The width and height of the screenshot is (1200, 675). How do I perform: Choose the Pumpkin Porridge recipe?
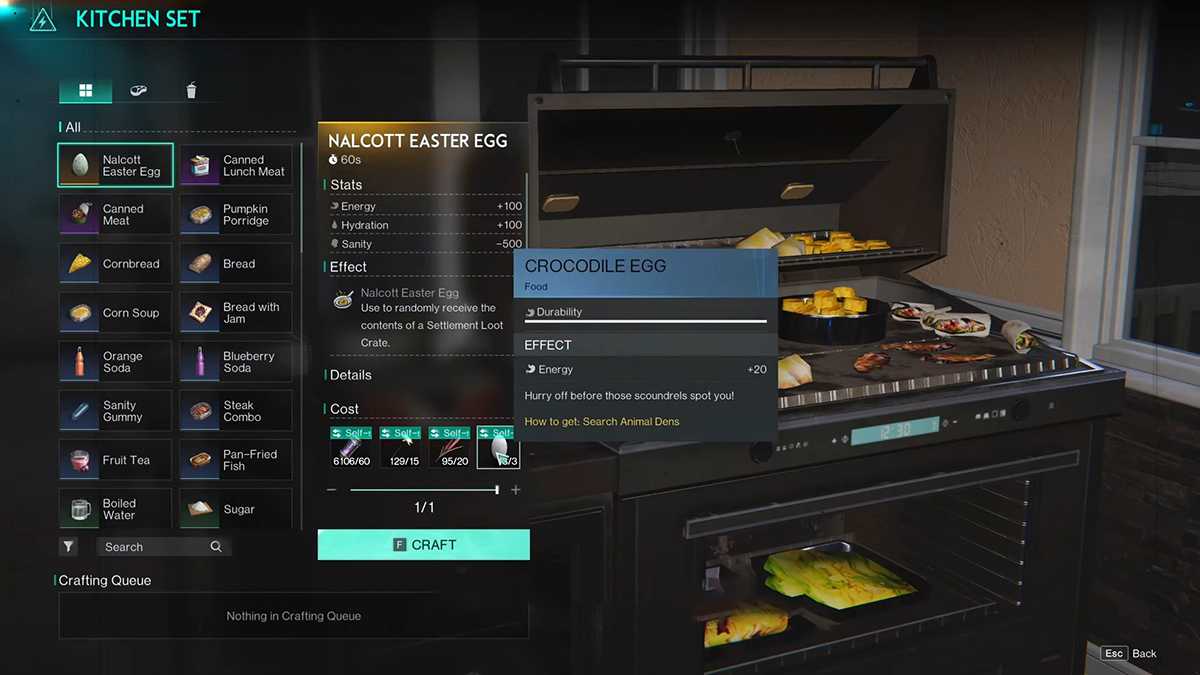[x=236, y=215]
